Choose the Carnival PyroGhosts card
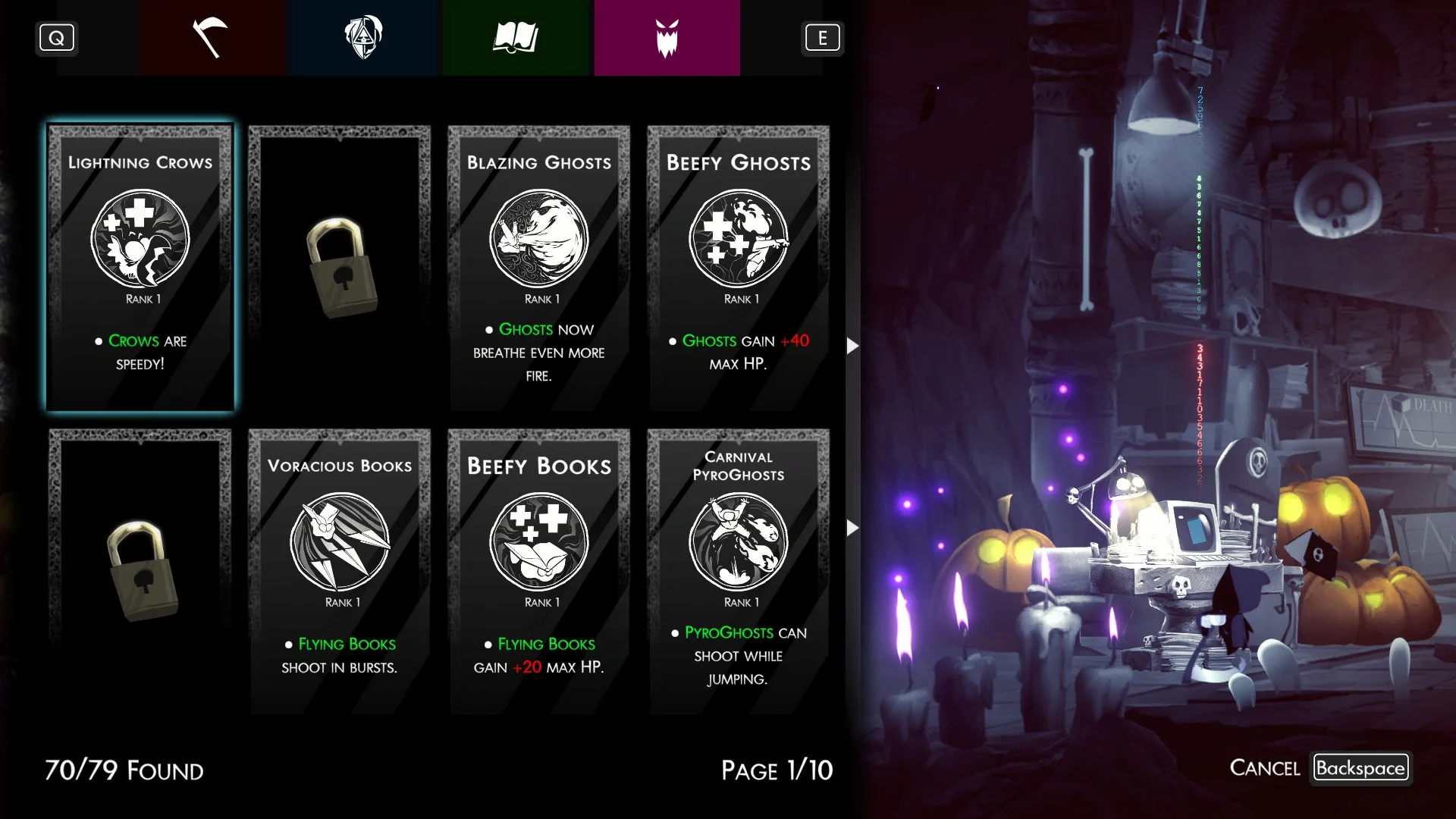 (738, 570)
